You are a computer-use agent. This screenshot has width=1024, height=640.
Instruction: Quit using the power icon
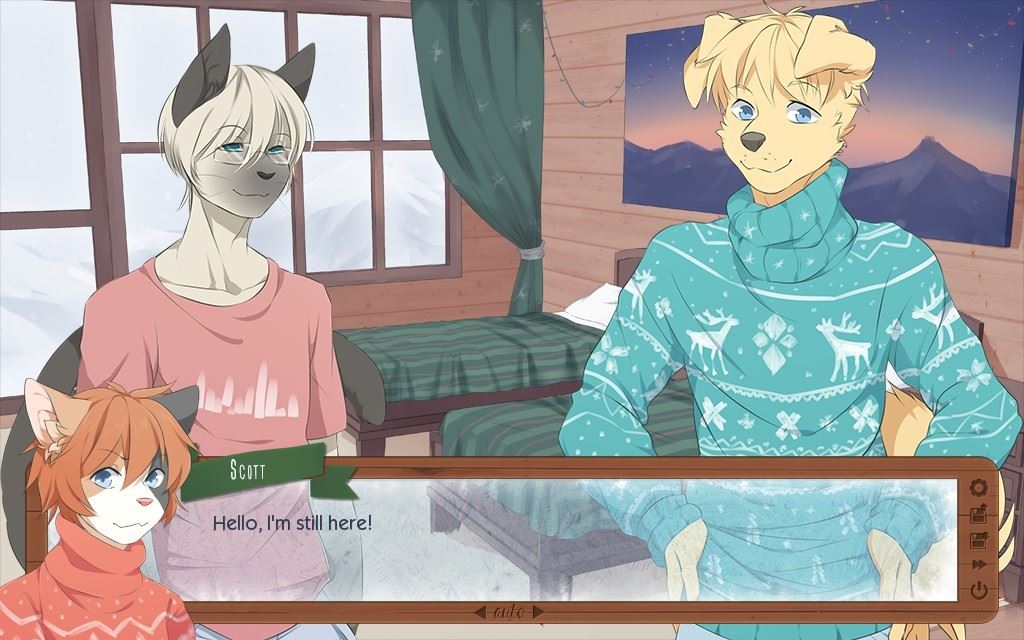[x=978, y=590]
